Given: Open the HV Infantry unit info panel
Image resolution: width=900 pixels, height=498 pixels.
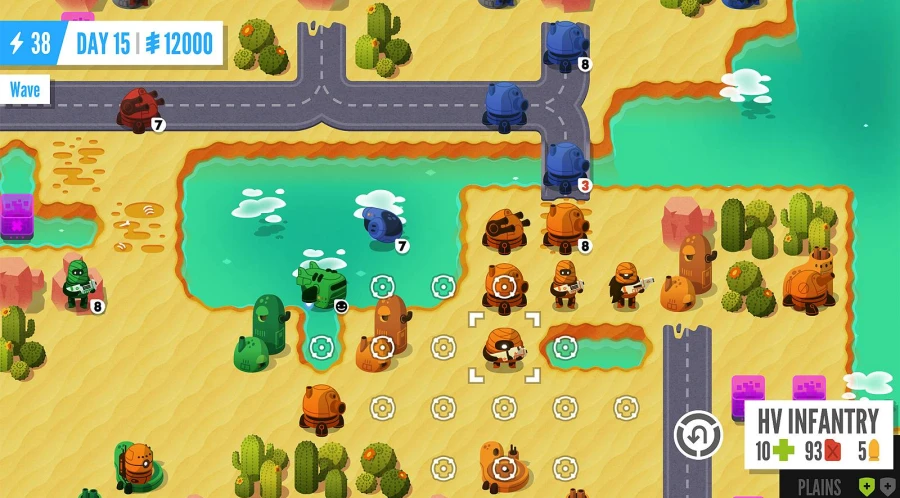Looking at the screenshot, I should click(x=817, y=436).
